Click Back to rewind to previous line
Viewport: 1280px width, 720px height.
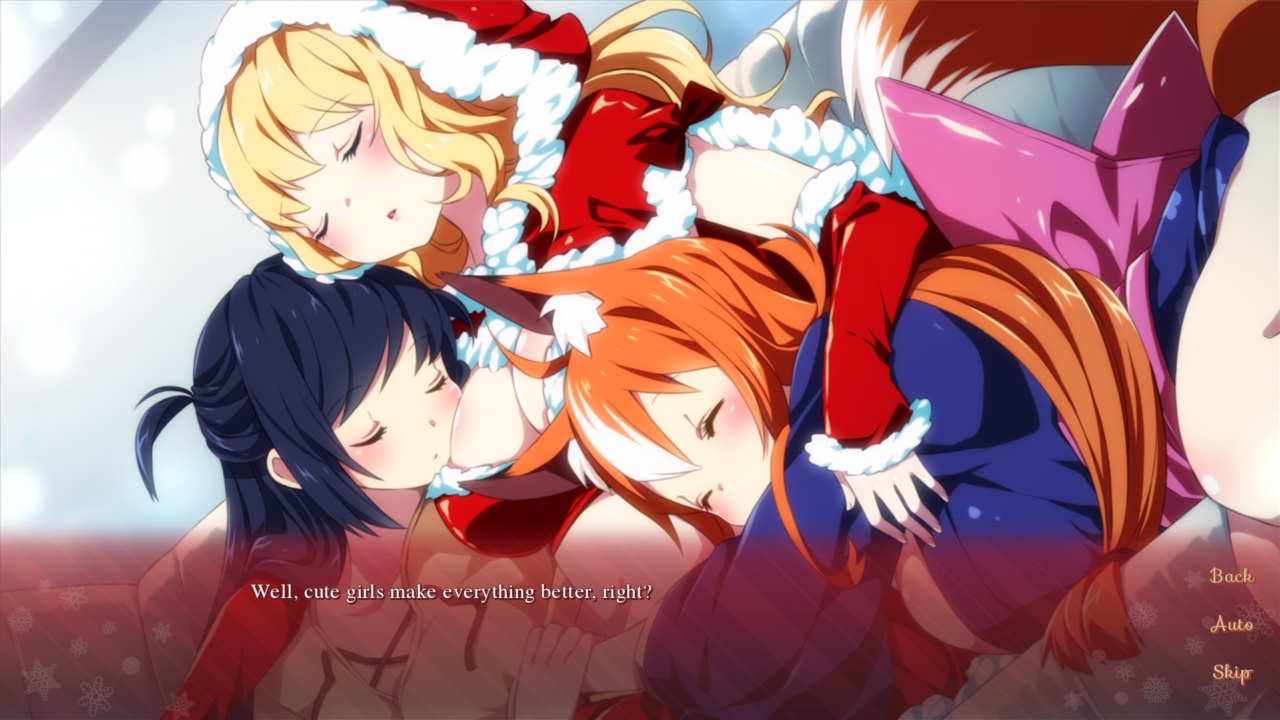(x=1232, y=576)
